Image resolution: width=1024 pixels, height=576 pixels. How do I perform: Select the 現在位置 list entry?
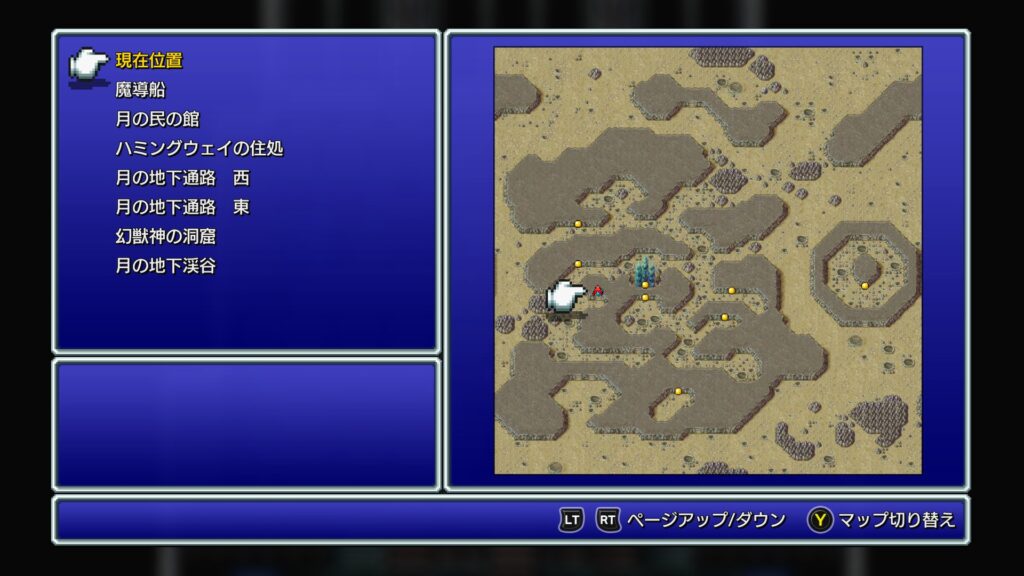pyautogui.click(x=149, y=60)
